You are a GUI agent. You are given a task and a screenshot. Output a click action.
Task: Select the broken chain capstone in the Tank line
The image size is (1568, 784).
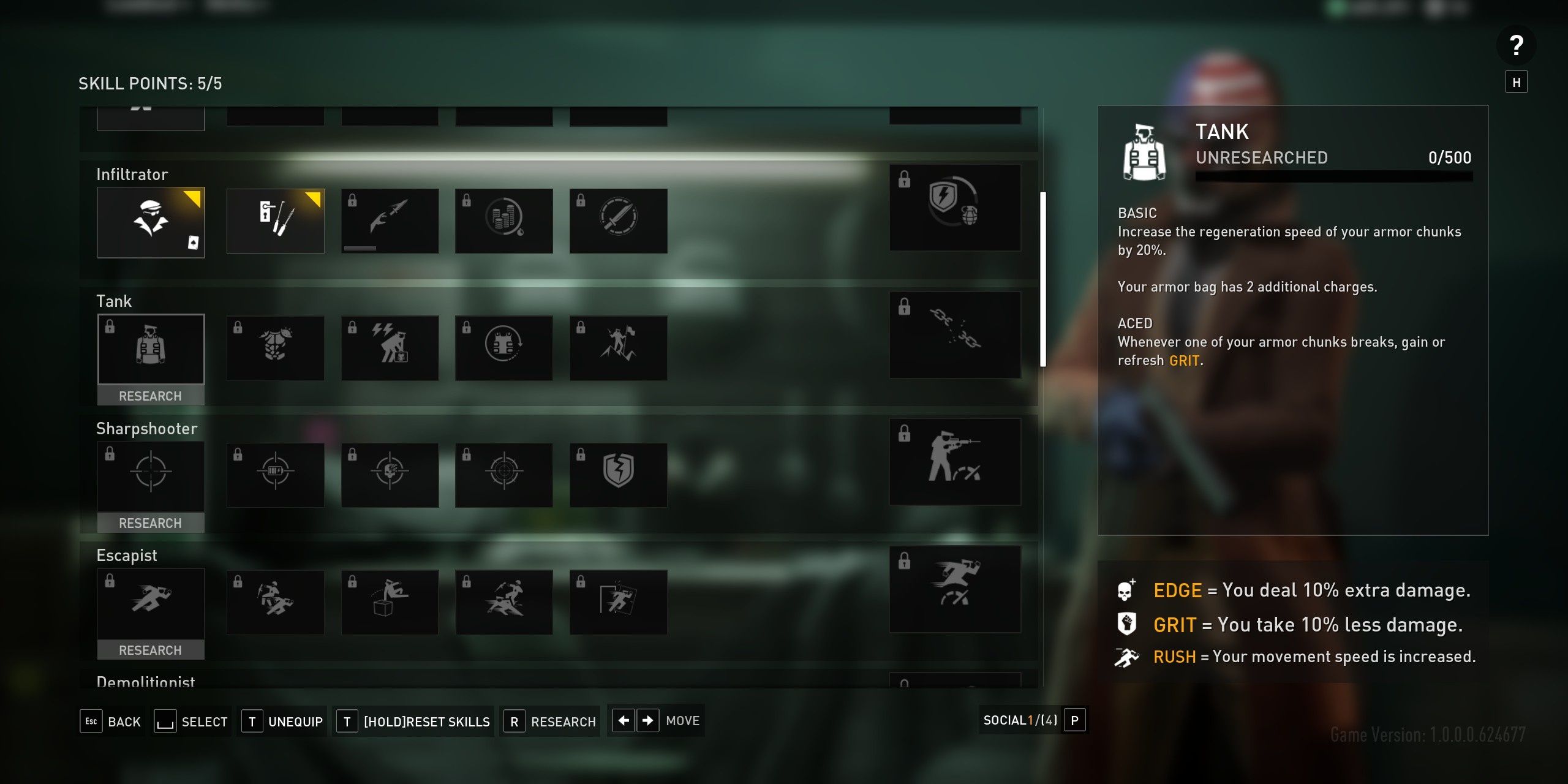pos(956,334)
